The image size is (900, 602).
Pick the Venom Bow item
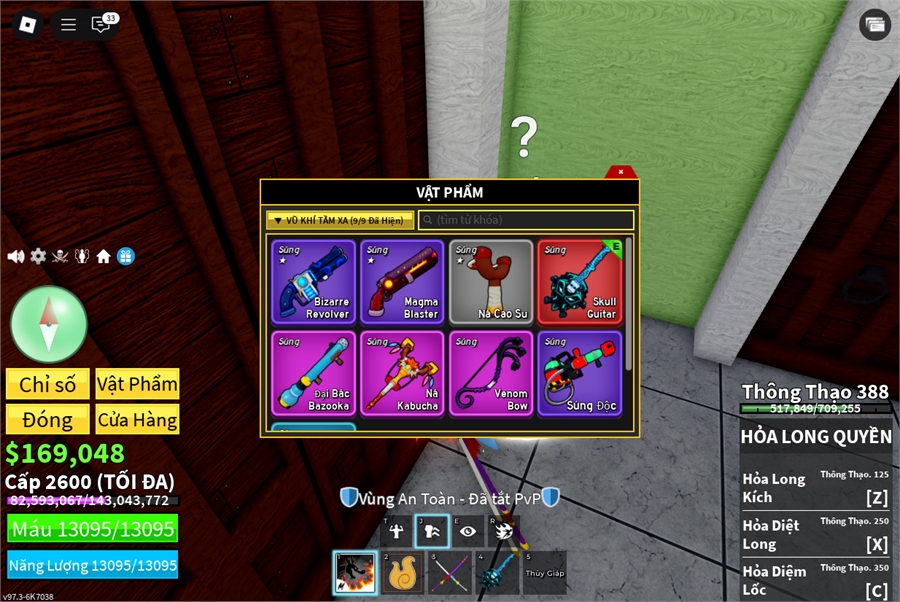click(491, 374)
